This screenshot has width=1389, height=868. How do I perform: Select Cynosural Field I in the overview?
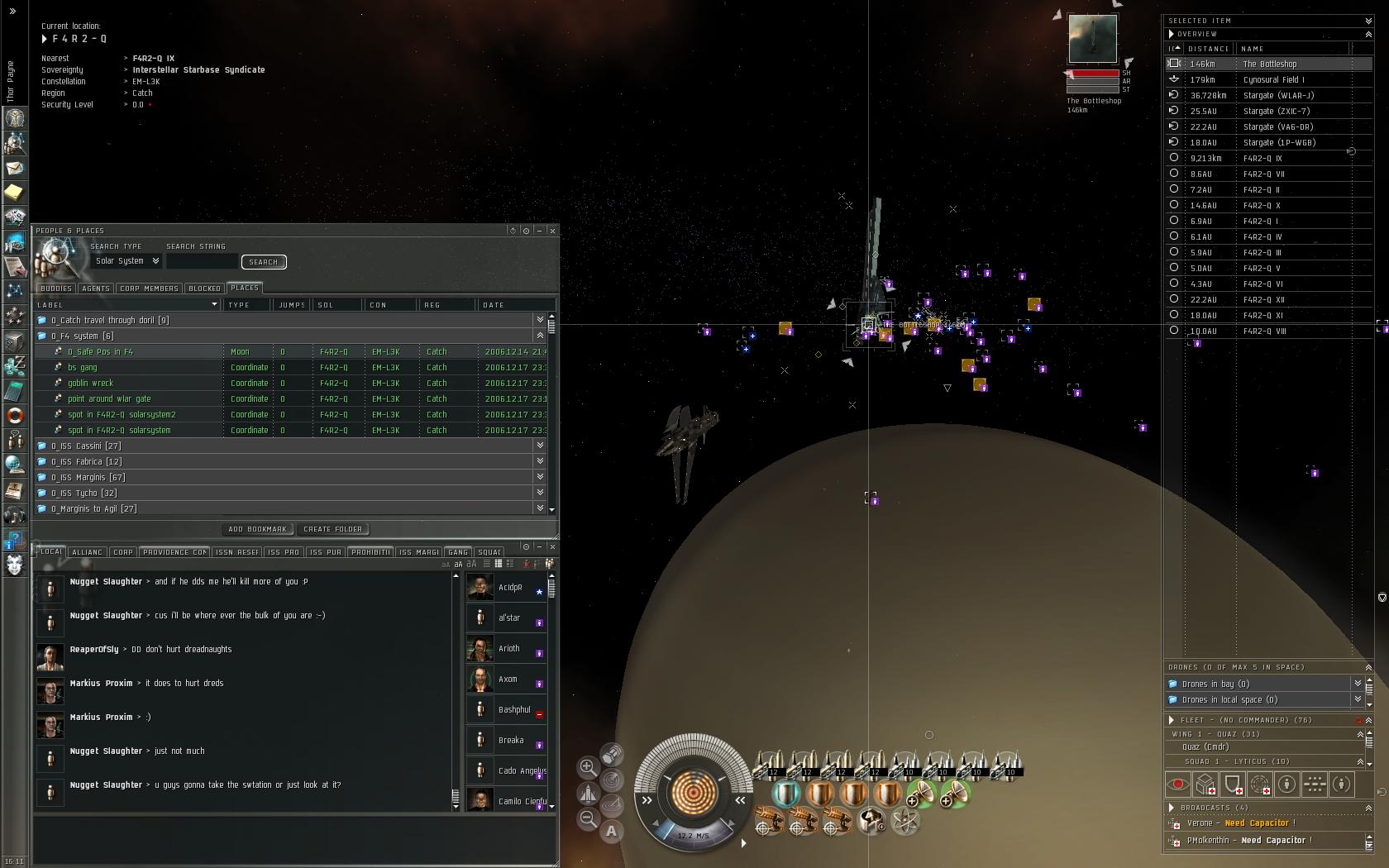(x=1273, y=80)
